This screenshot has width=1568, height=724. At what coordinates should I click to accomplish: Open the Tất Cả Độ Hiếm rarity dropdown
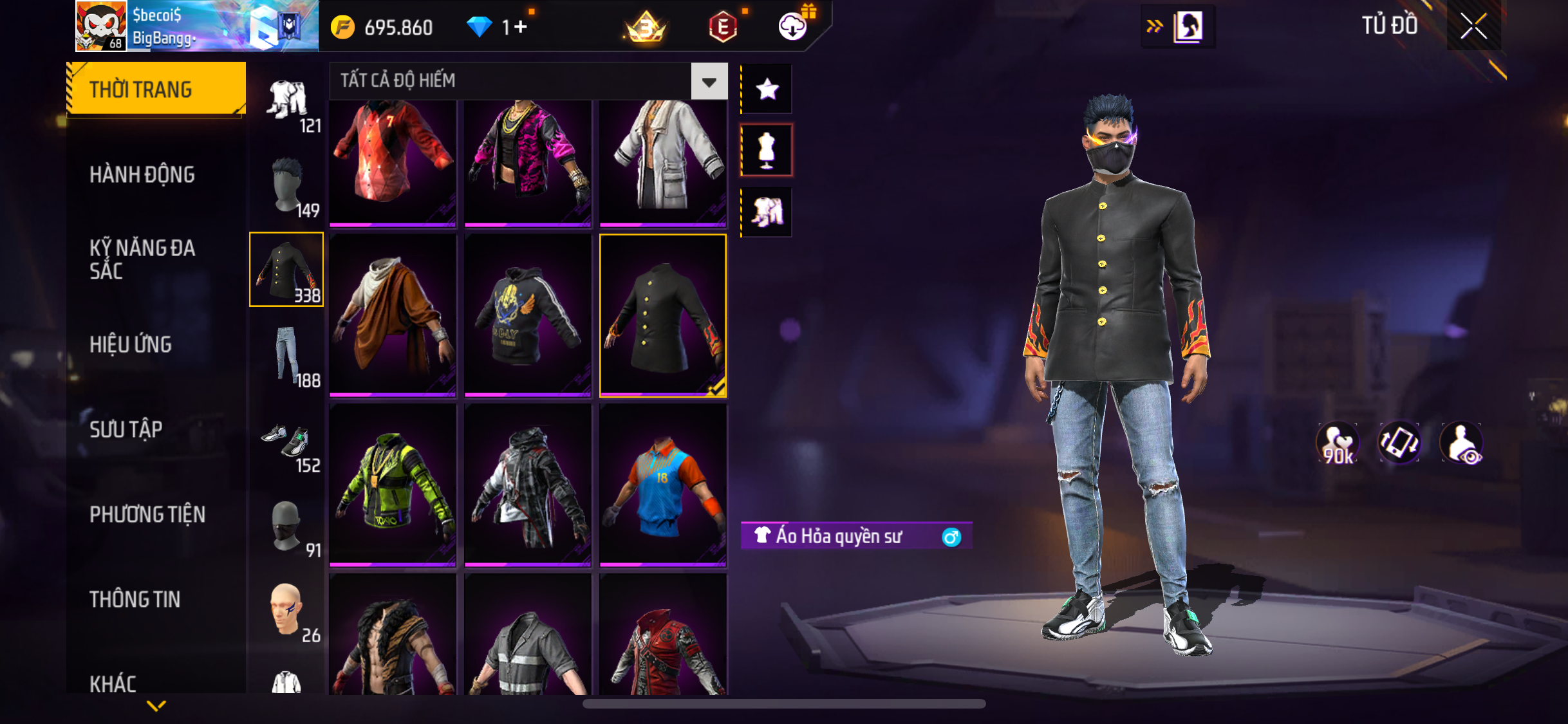709,82
